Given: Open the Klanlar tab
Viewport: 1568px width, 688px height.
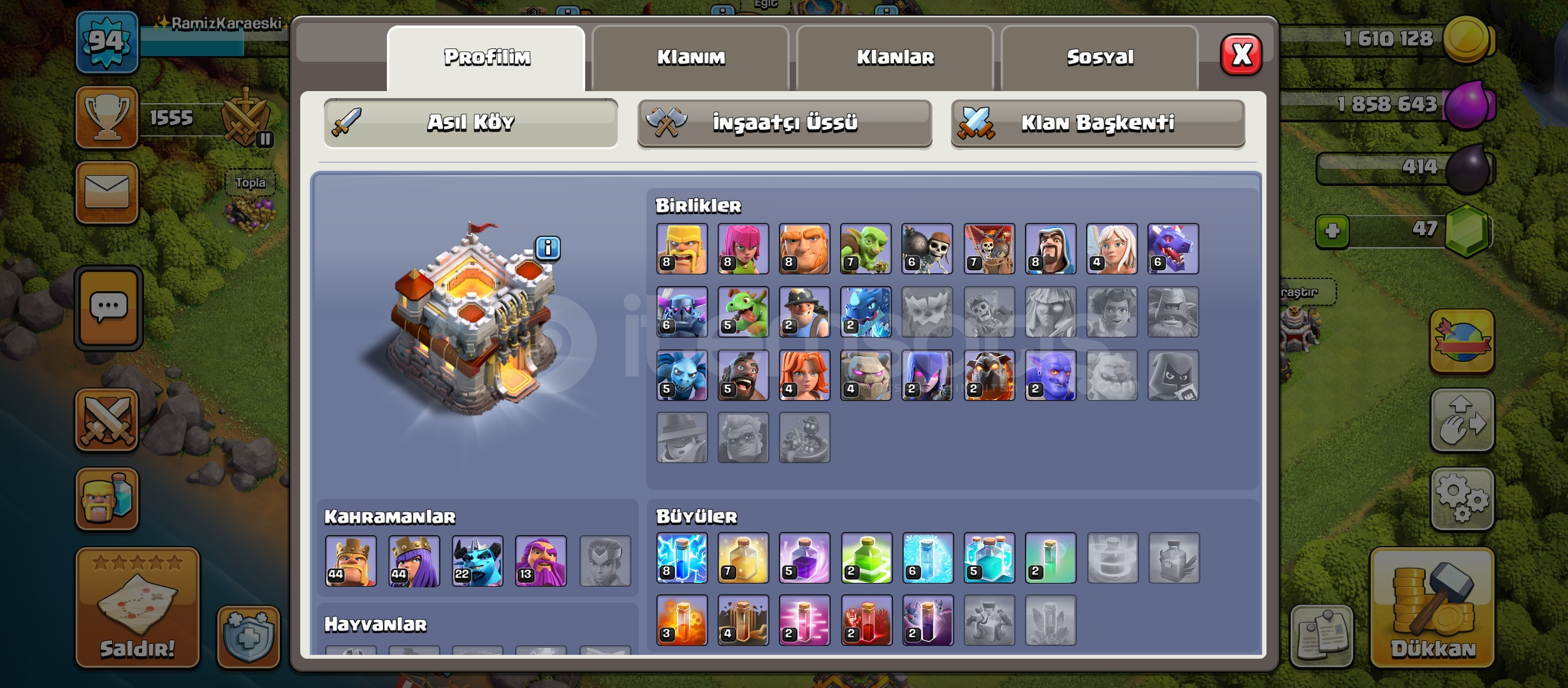Looking at the screenshot, I should [x=896, y=57].
